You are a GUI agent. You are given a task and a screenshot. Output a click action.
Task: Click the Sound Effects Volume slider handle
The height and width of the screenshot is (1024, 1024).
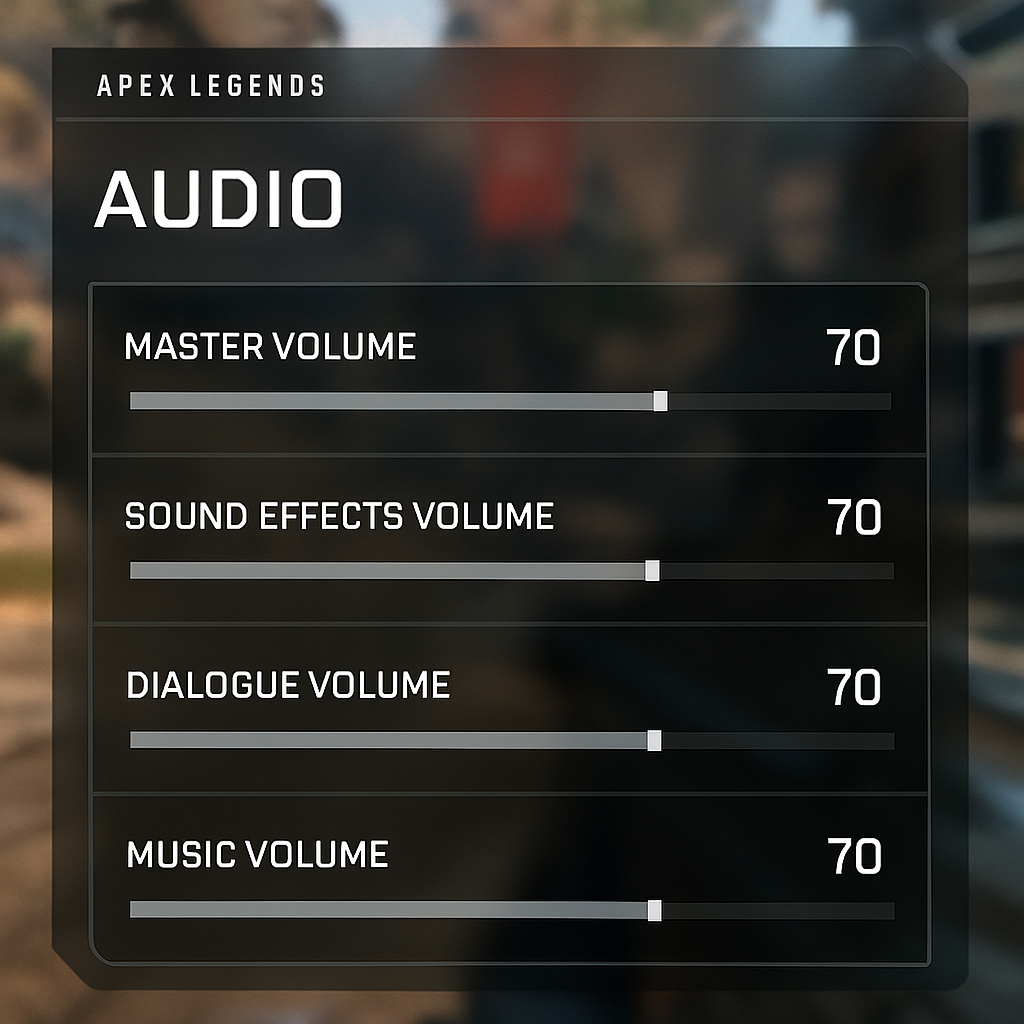pos(652,571)
